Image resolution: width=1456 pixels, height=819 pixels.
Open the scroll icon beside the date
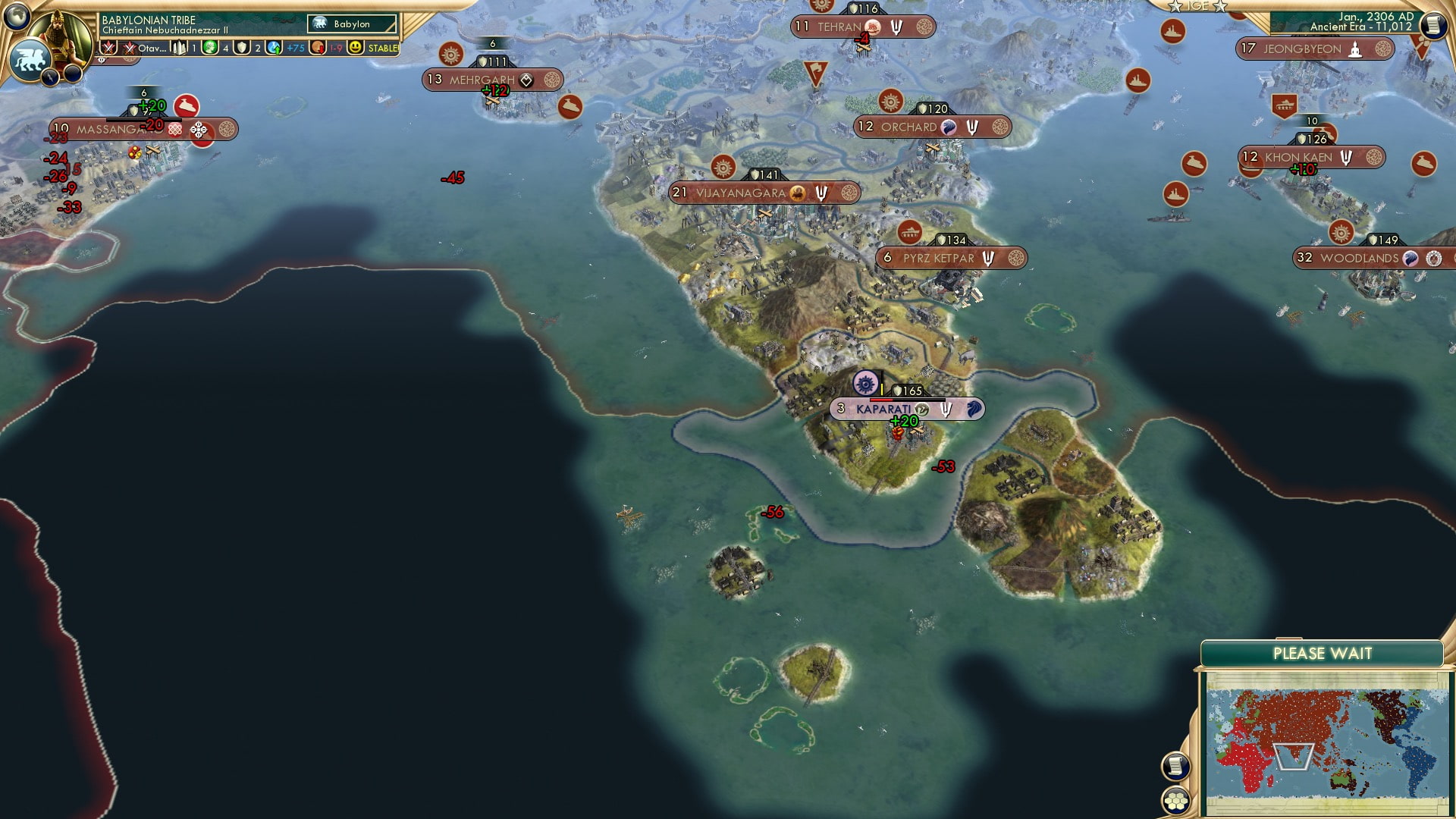[x=1433, y=26]
